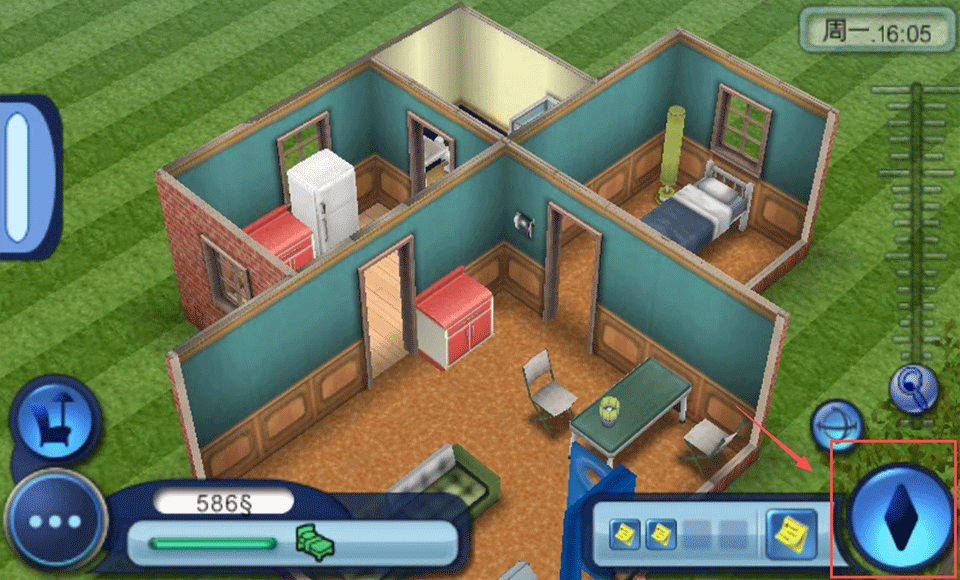
Task: Select the large yellow sticky note
Action: click(792, 534)
